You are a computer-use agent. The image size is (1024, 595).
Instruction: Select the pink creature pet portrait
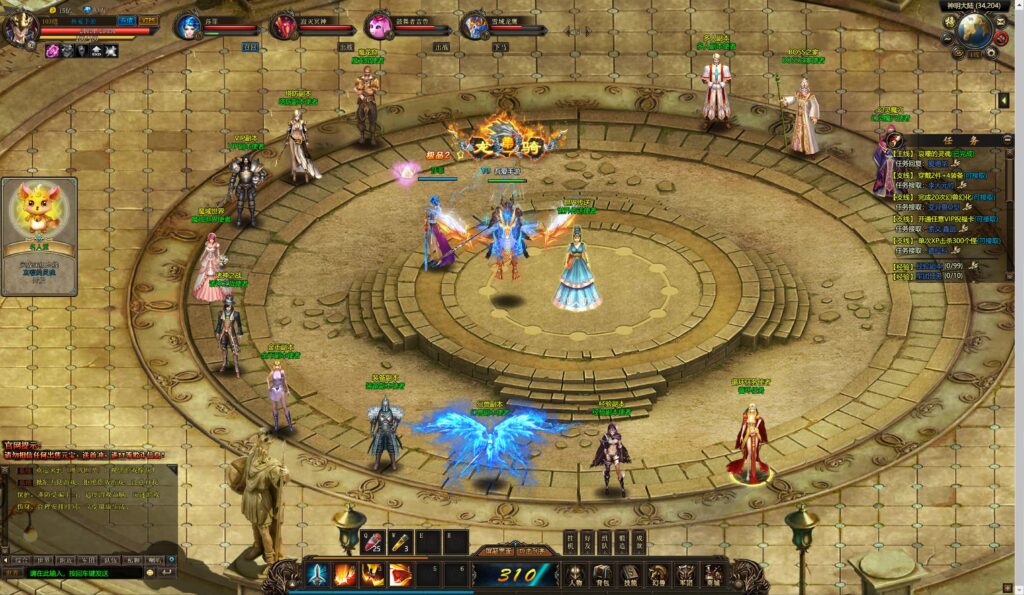[x=379, y=27]
